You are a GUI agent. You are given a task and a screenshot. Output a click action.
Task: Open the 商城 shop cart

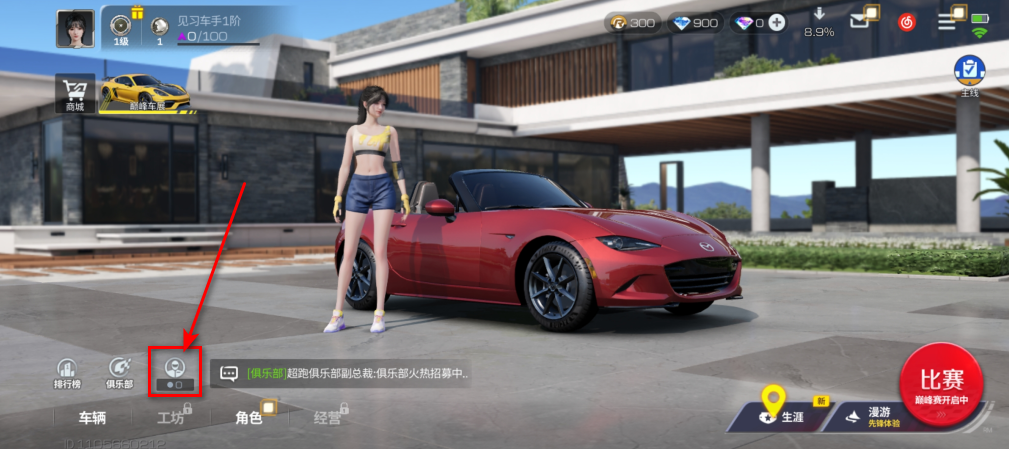[75, 92]
